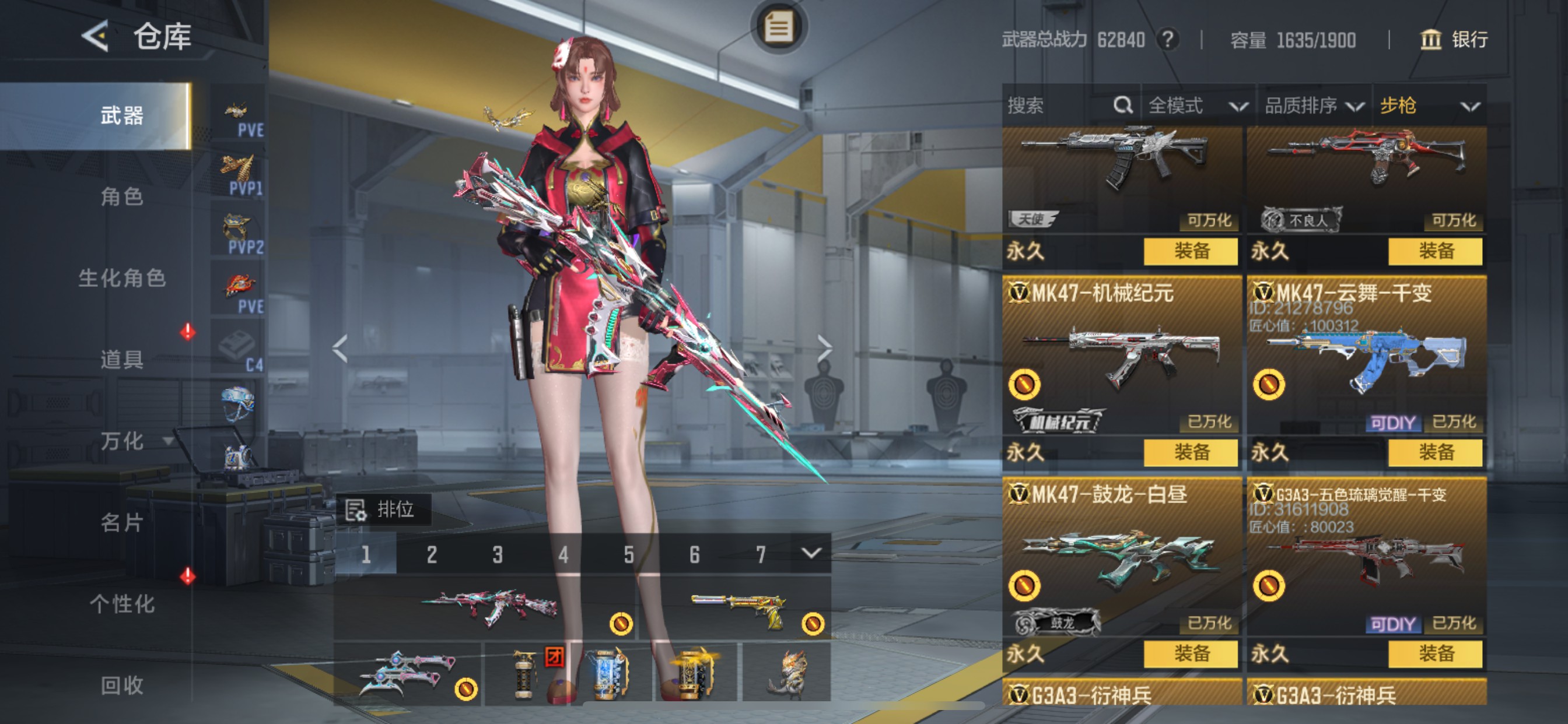
Task: Switch to the 角色 character category
Action: tap(122, 196)
